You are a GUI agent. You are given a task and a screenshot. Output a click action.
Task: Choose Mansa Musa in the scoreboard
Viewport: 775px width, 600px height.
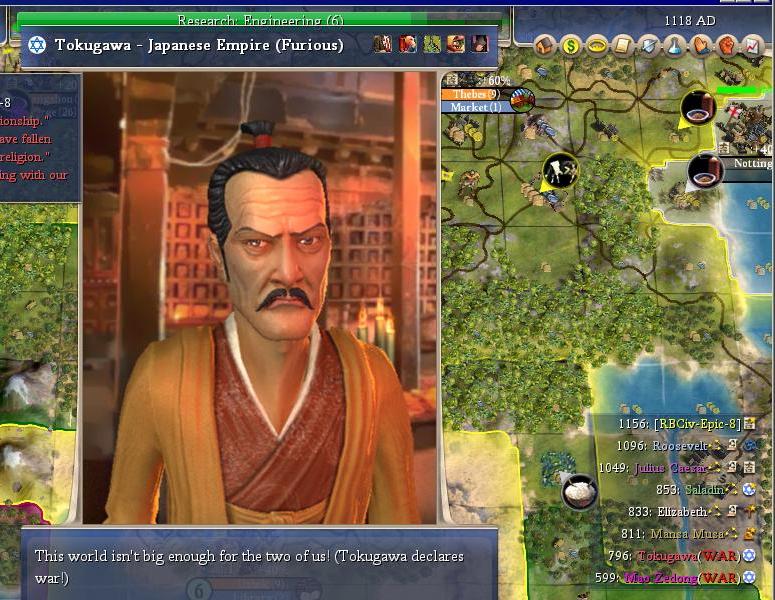tap(690, 534)
